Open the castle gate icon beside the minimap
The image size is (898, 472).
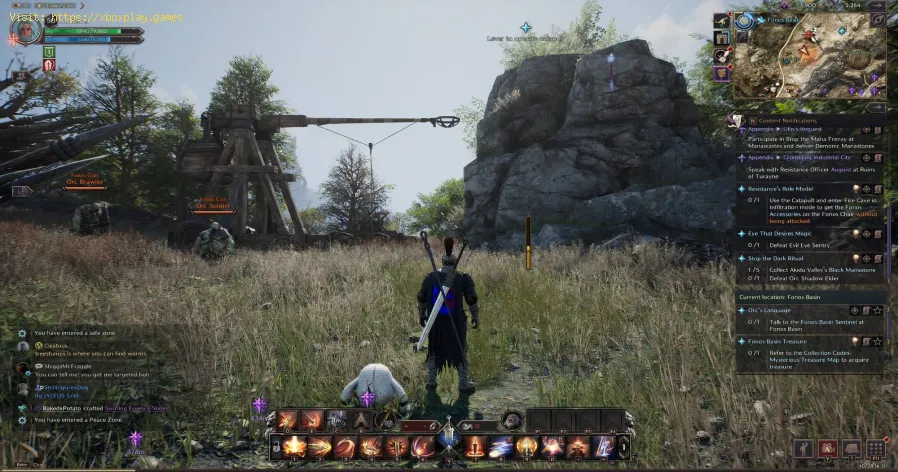pos(721,38)
